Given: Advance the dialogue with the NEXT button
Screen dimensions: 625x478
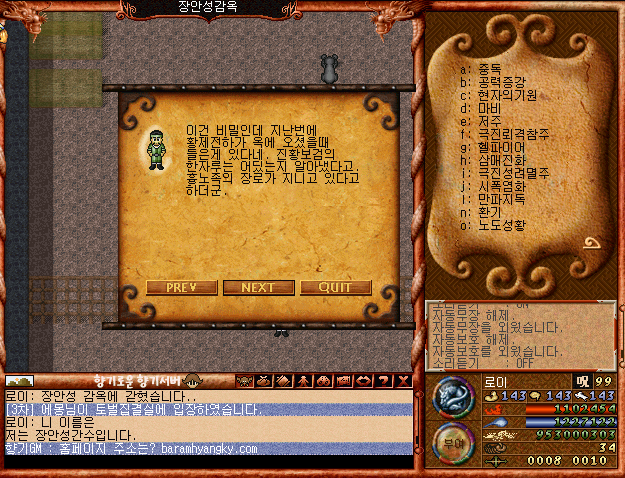Looking at the screenshot, I should 258,287.
